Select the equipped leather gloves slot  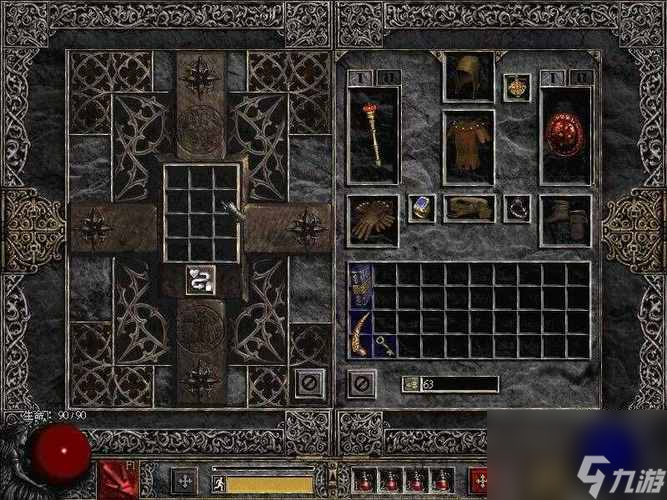coord(373,219)
